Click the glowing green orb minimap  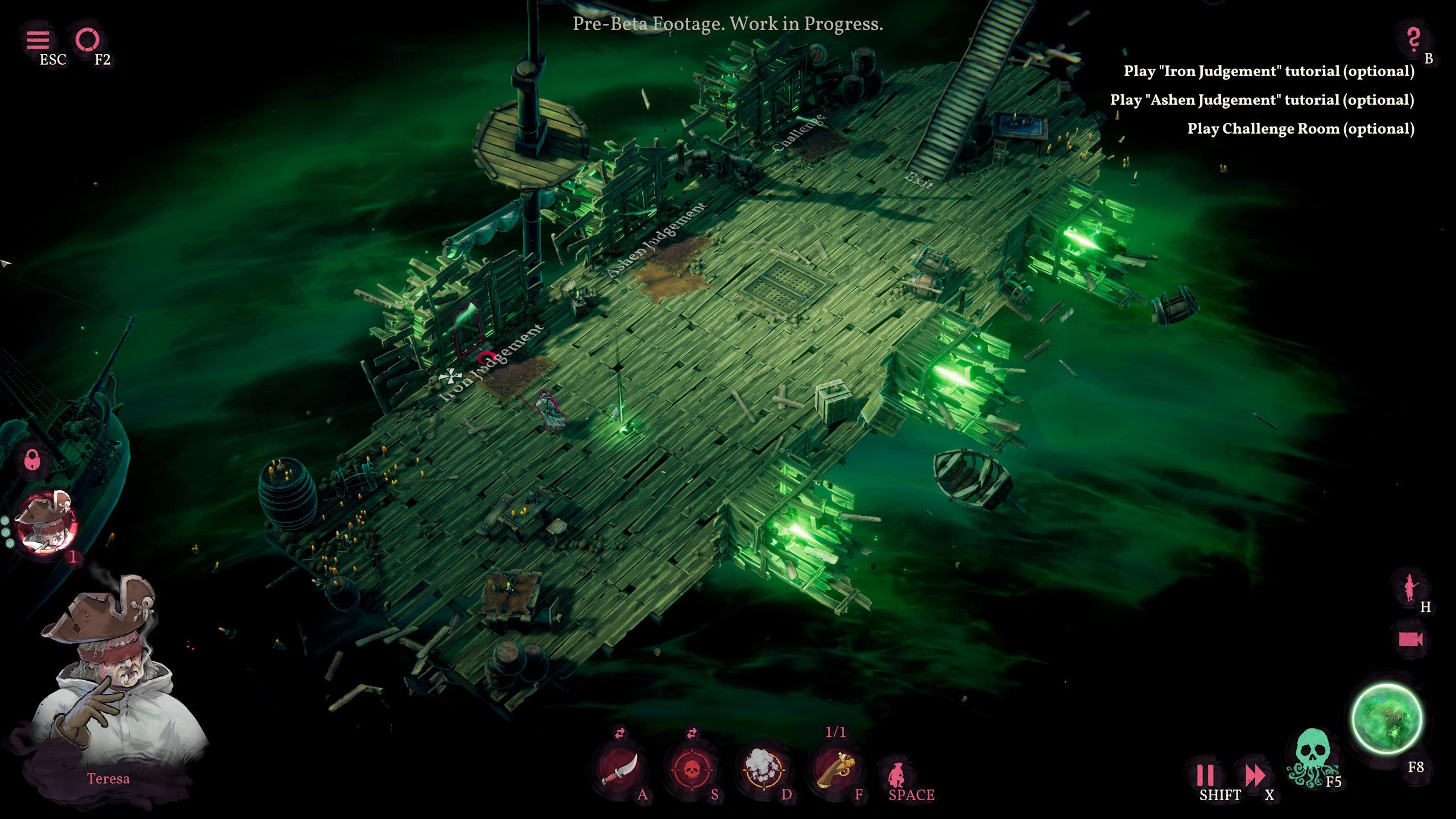pyautogui.click(x=1387, y=719)
